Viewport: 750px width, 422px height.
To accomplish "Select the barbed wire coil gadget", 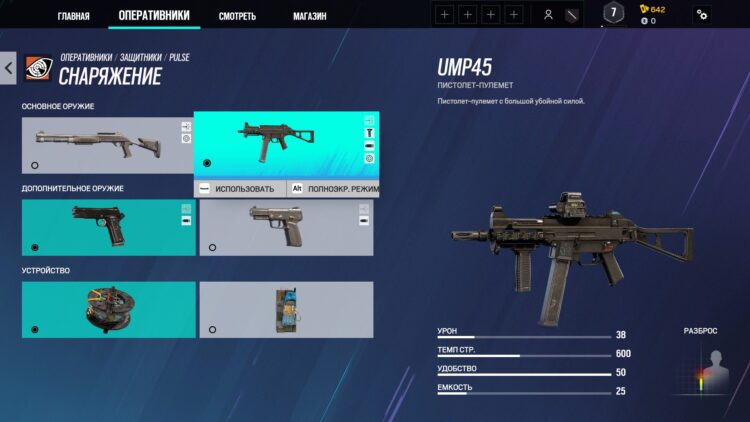I will click(x=108, y=309).
